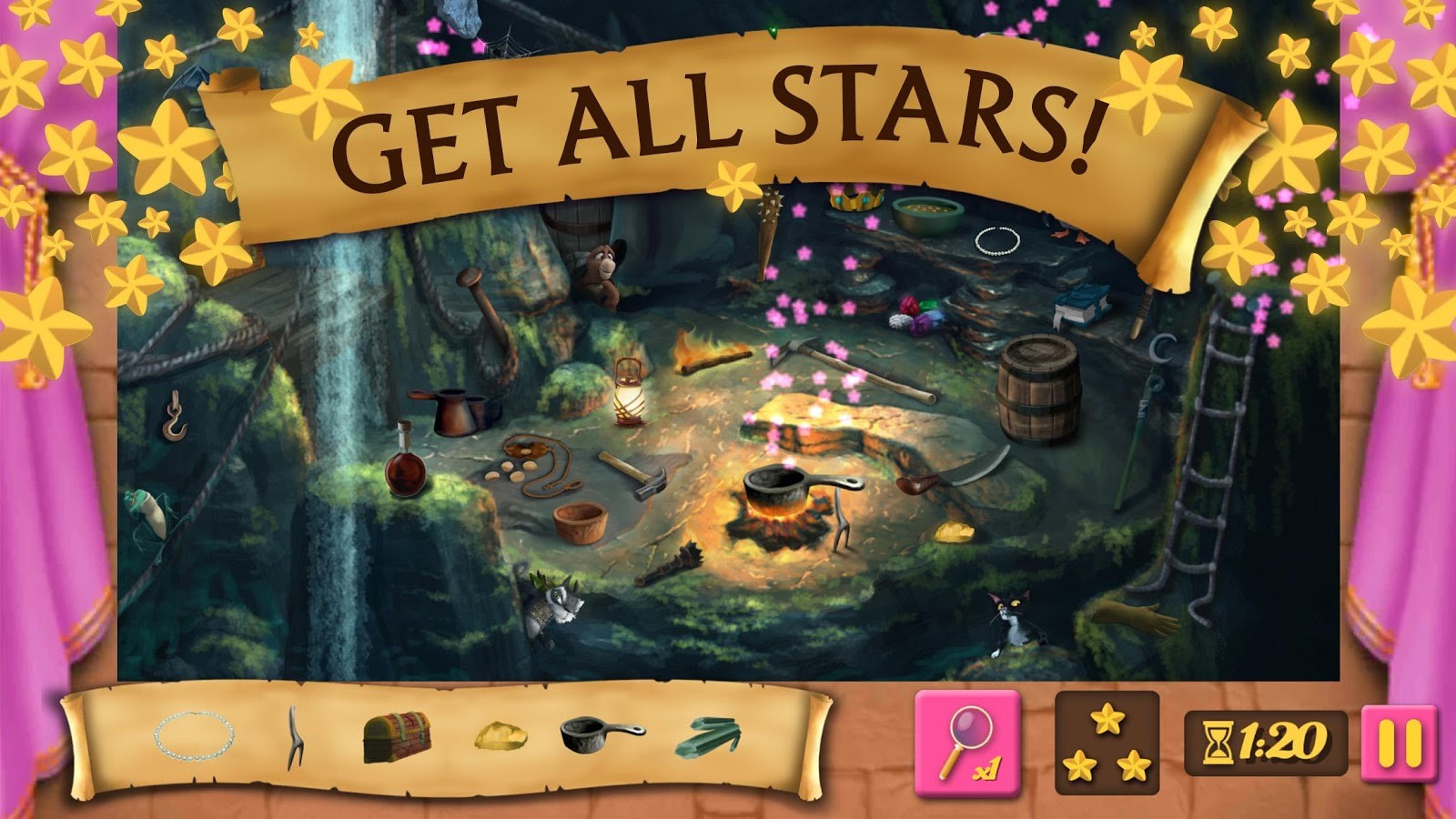Choose the treasure chest in the item list

click(397, 737)
